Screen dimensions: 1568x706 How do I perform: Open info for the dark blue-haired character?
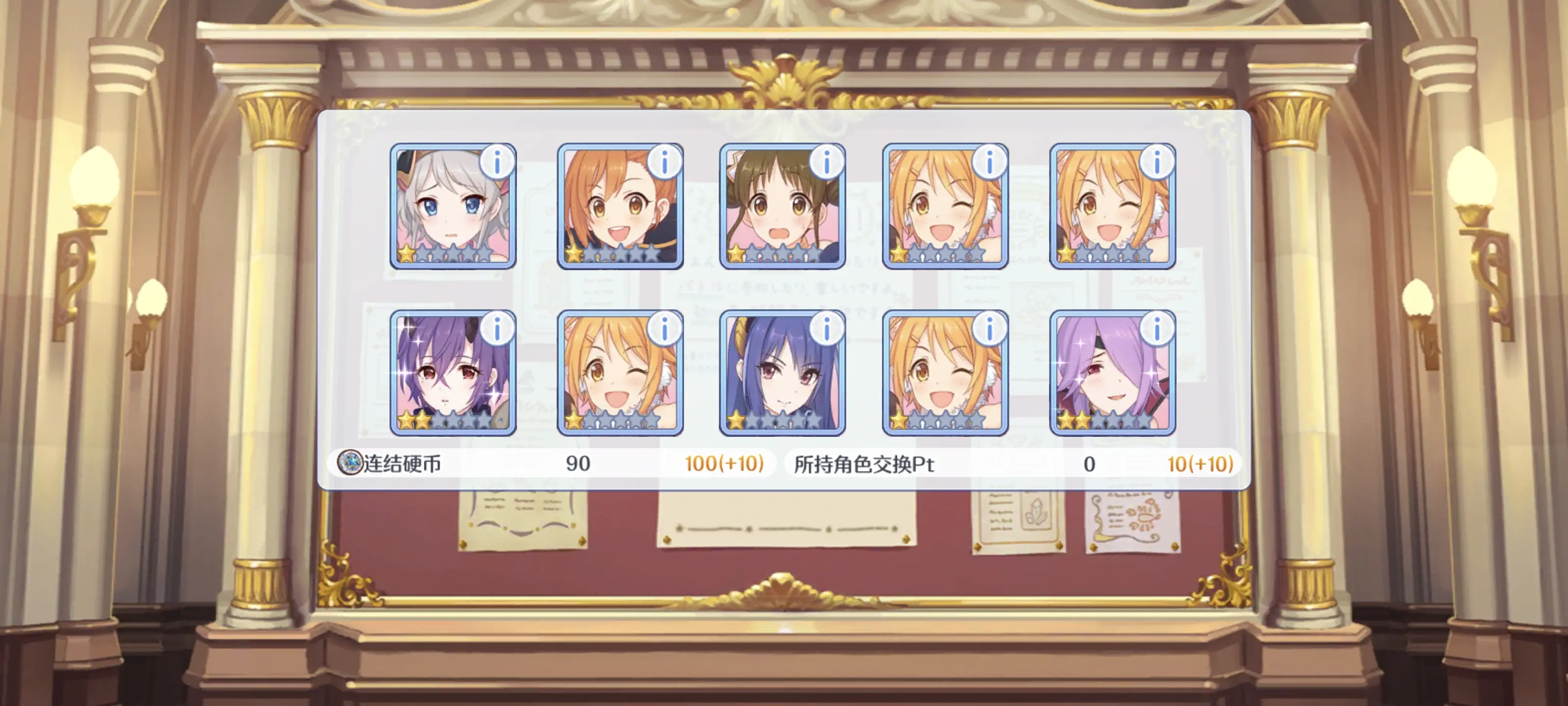coord(826,329)
